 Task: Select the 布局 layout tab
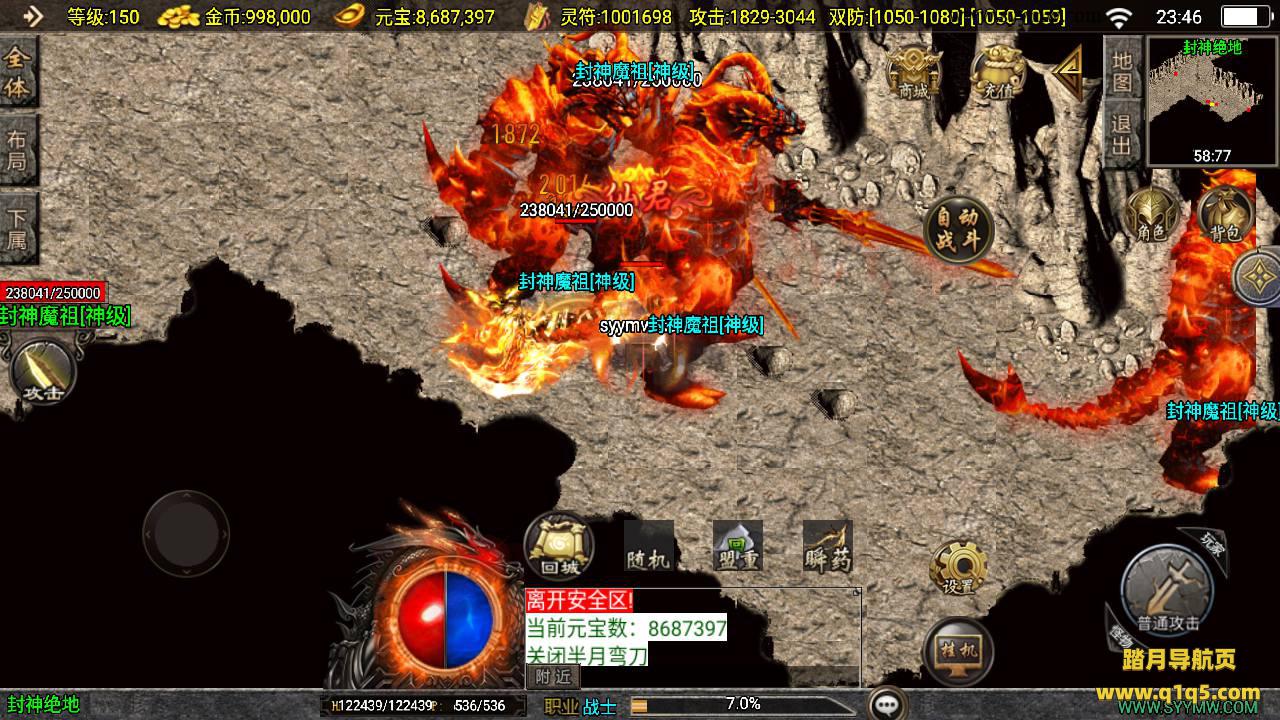pos(18,150)
